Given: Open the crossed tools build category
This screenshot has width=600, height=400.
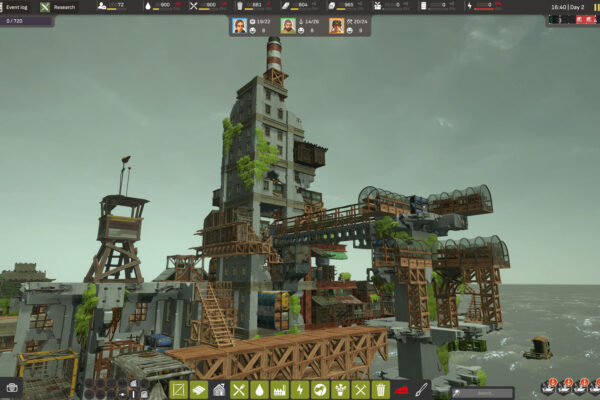Looking at the screenshot, I should (x=360, y=390).
